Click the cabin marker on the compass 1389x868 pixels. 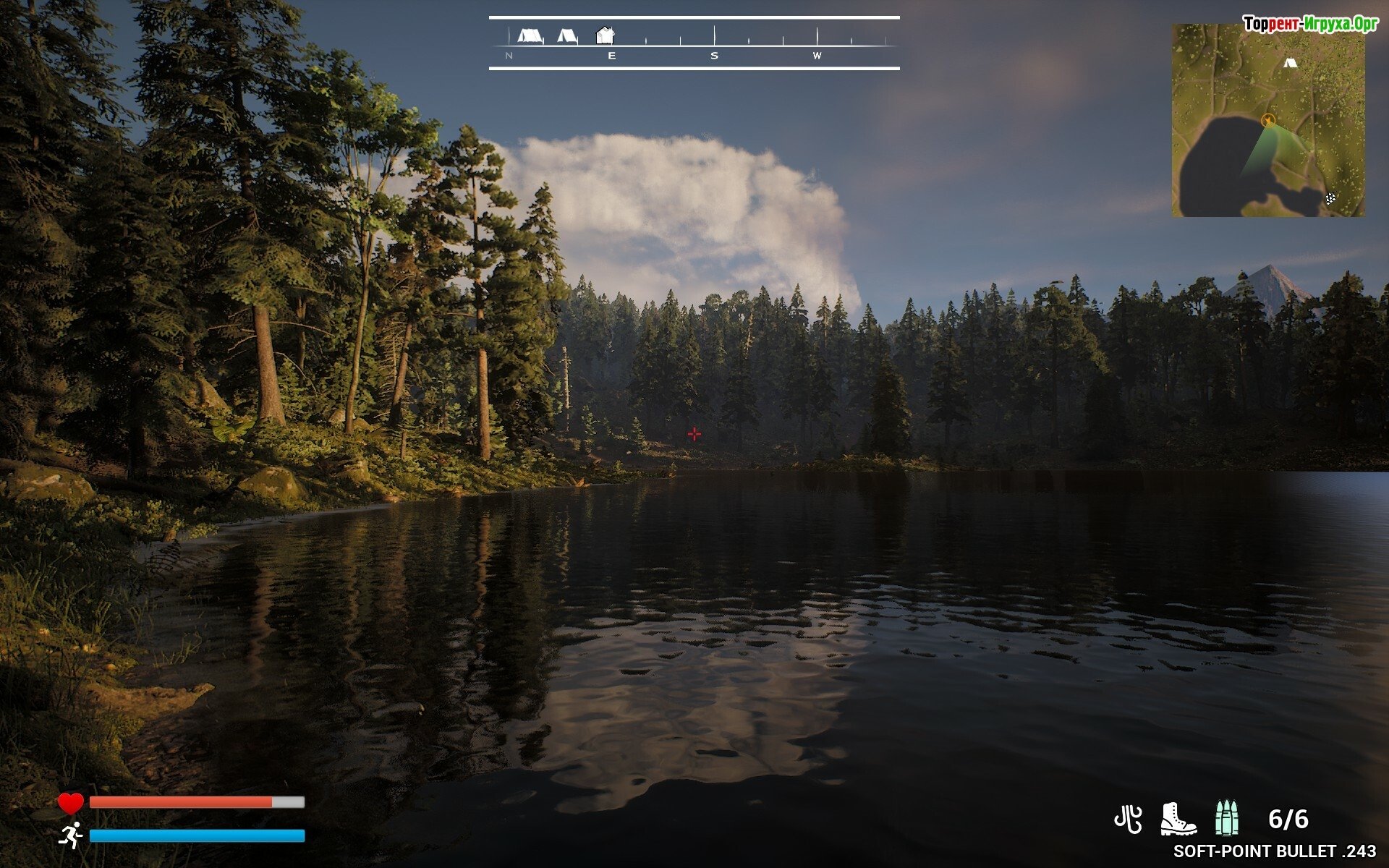coord(605,35)
